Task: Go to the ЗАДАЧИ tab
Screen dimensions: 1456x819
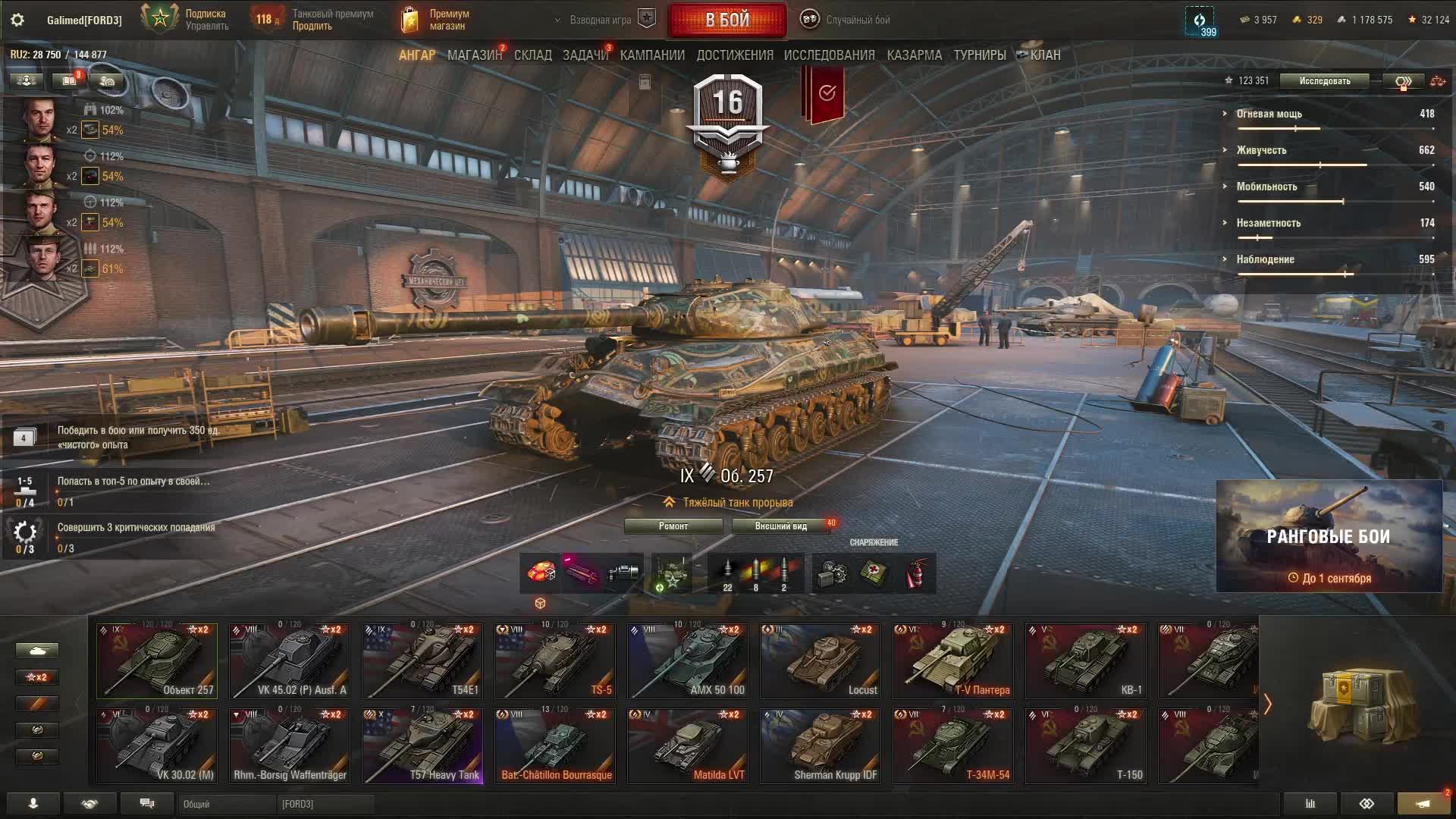Action: [x=585, y=55]
